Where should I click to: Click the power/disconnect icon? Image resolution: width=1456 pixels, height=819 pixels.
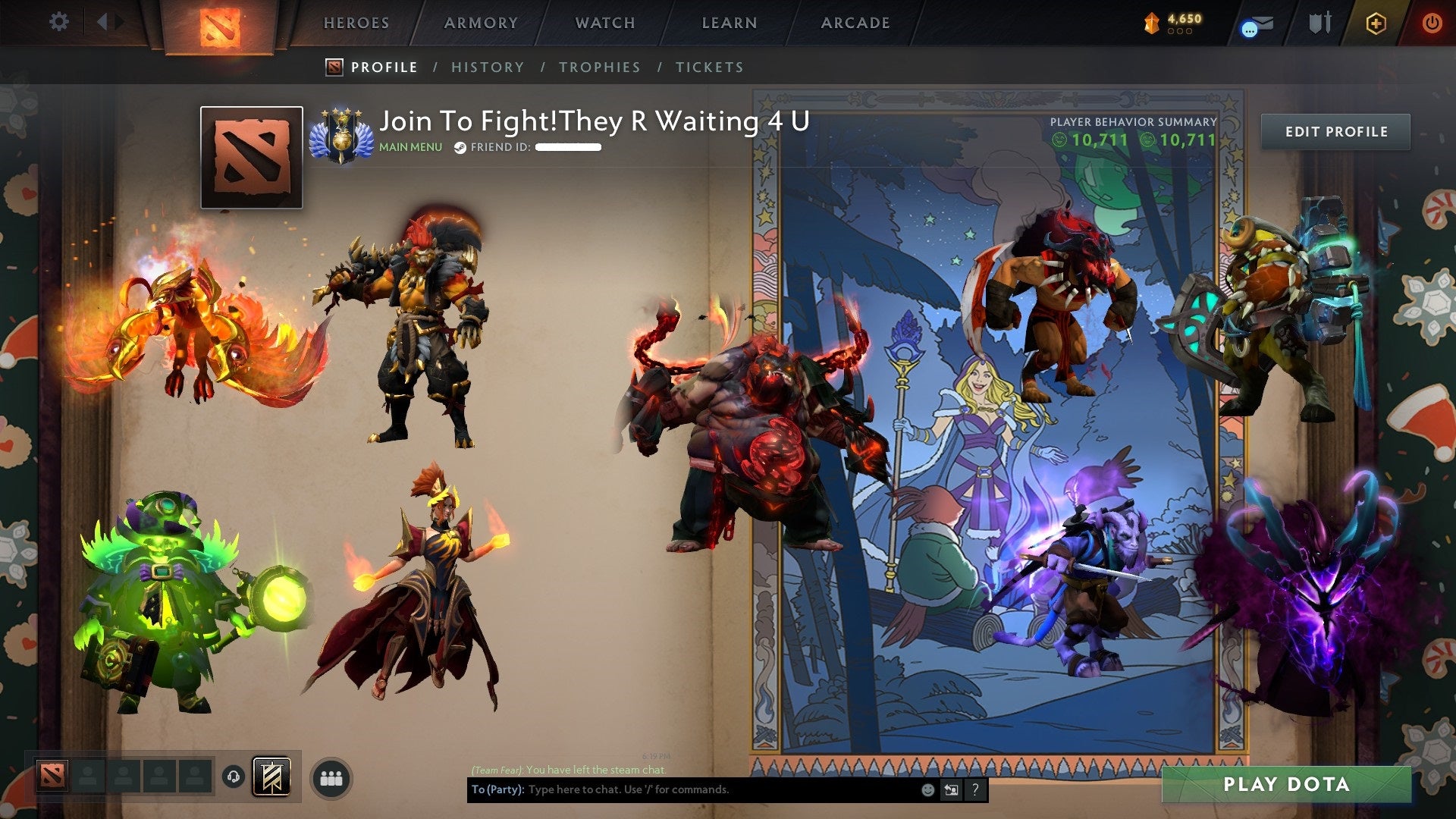(x=1432, y=23)
